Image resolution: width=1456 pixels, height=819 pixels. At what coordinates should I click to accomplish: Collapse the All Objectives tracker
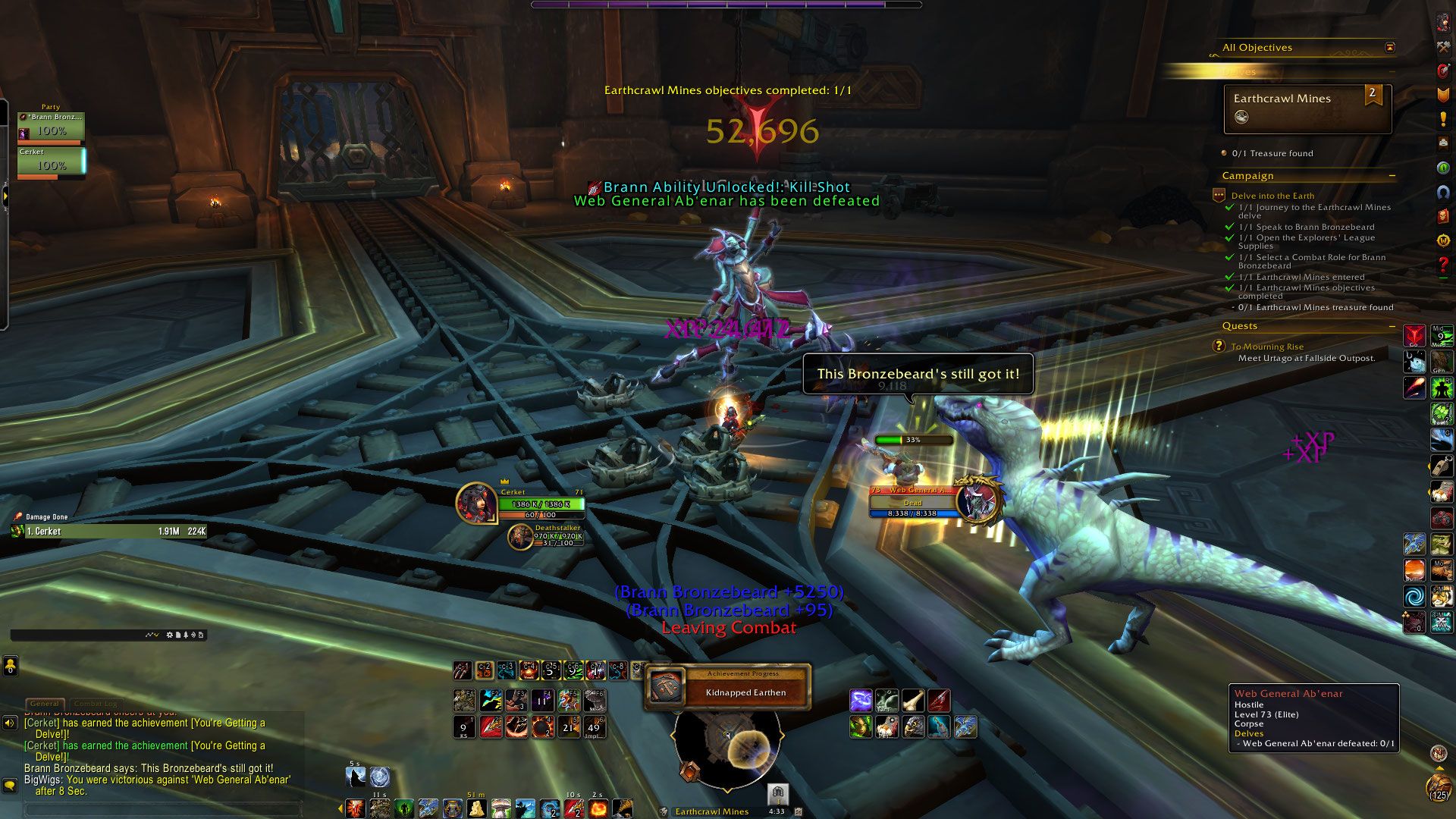[1389, 48]
